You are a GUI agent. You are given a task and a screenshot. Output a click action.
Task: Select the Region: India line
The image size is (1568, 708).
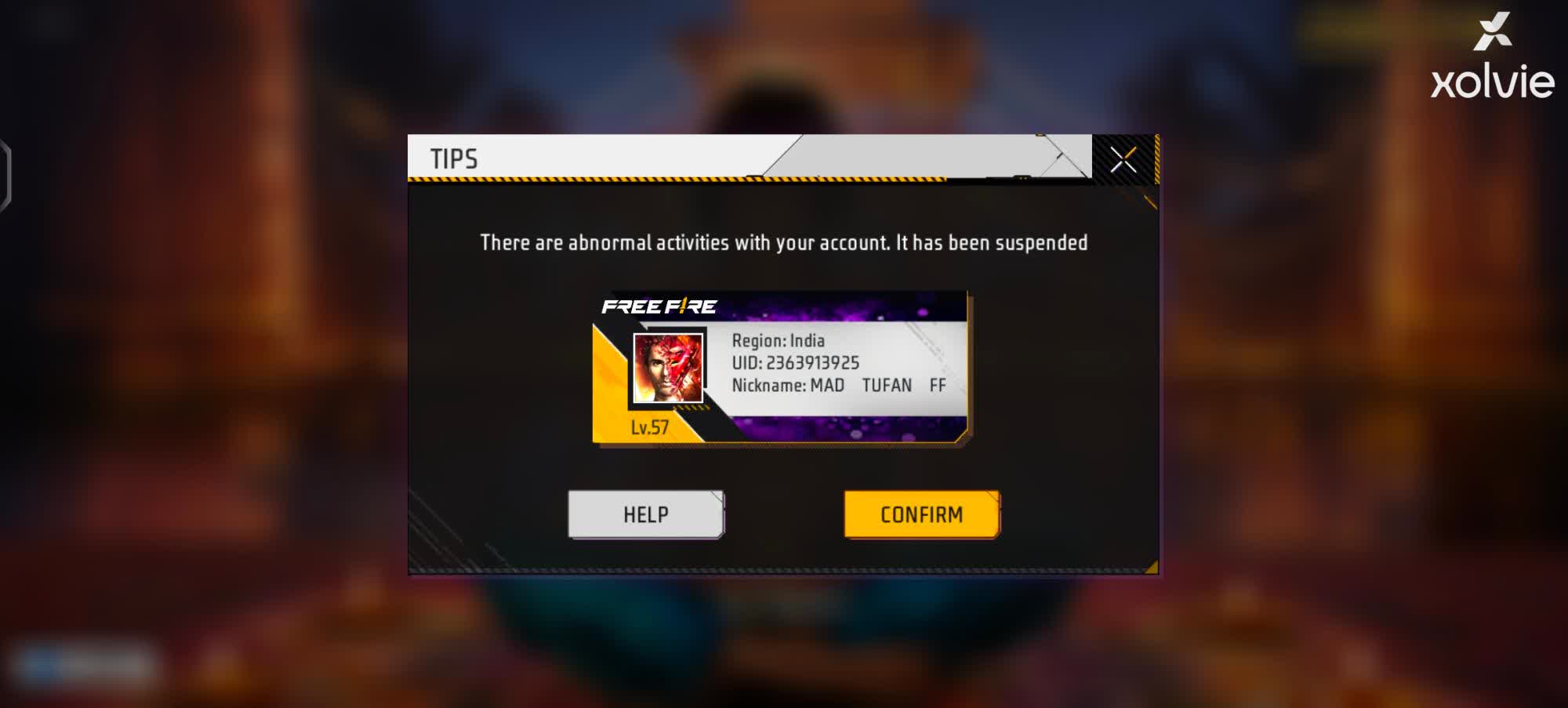pyautogui.click(x=779, y=340)
